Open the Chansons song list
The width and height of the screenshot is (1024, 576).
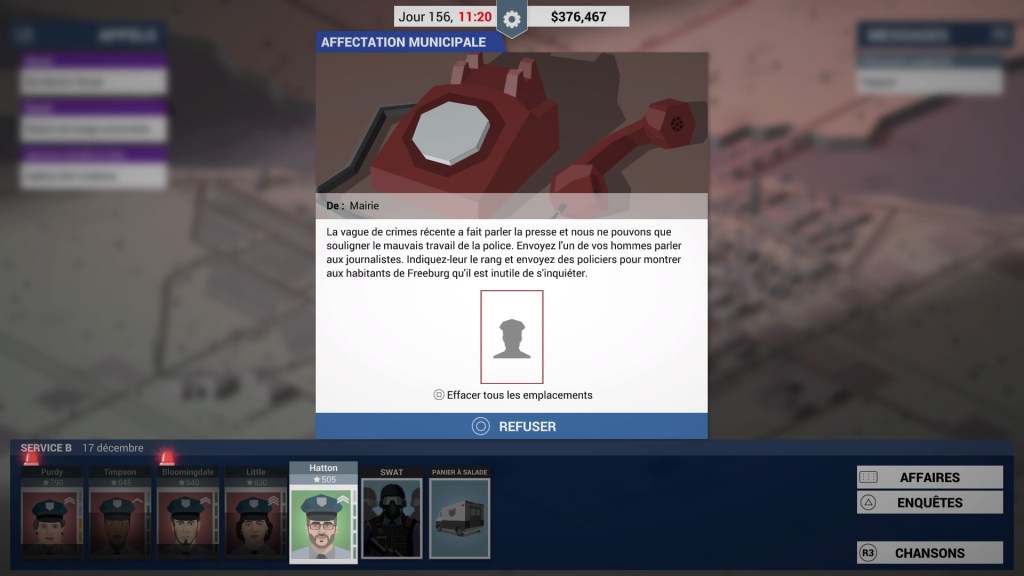929,553
